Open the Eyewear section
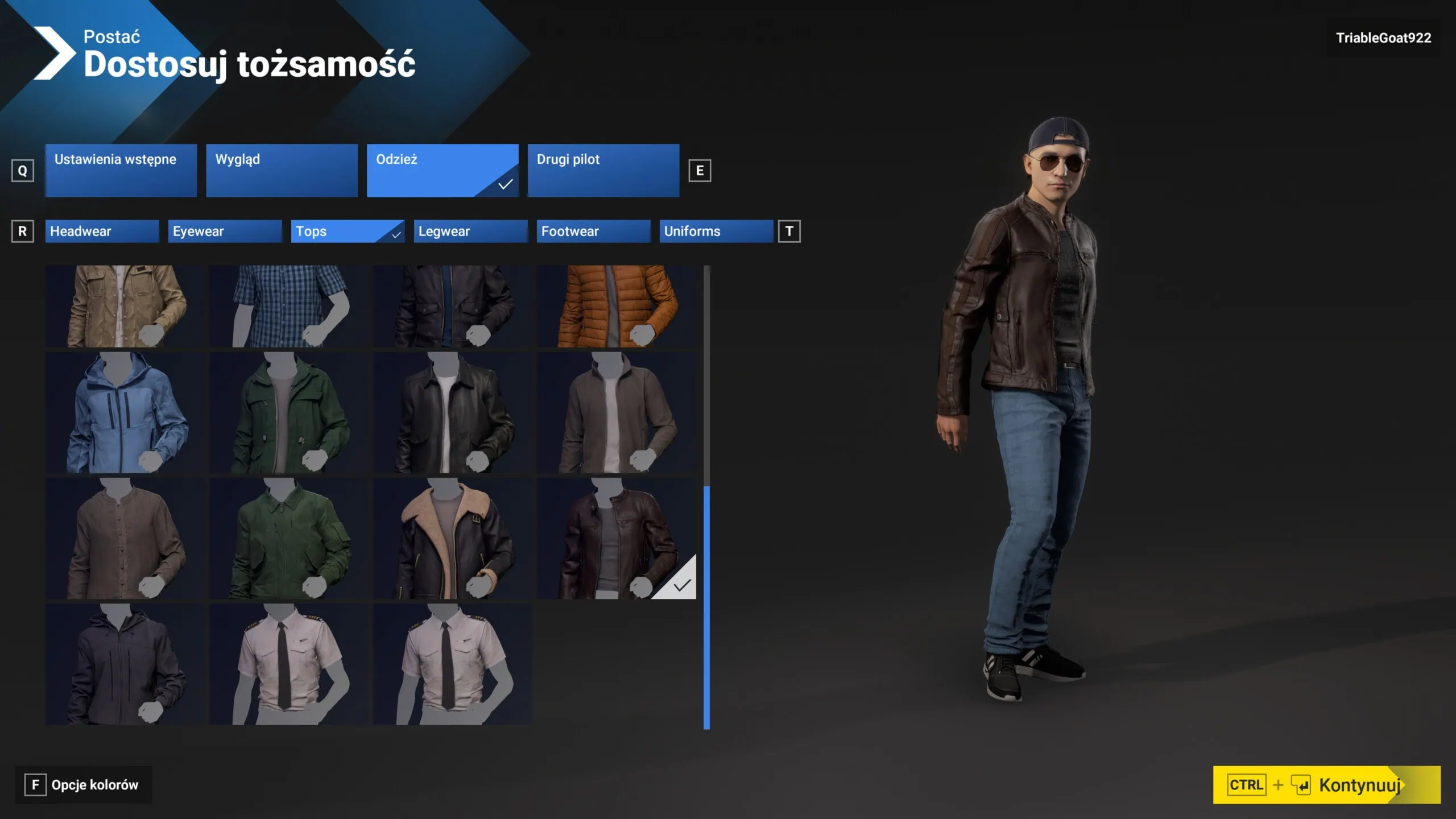The image size is (1456, 819). pos(225,231)
